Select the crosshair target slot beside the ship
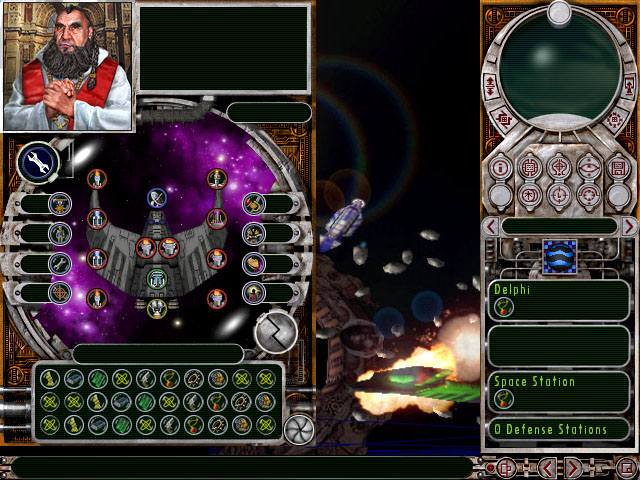 click(x=60, y=292)
